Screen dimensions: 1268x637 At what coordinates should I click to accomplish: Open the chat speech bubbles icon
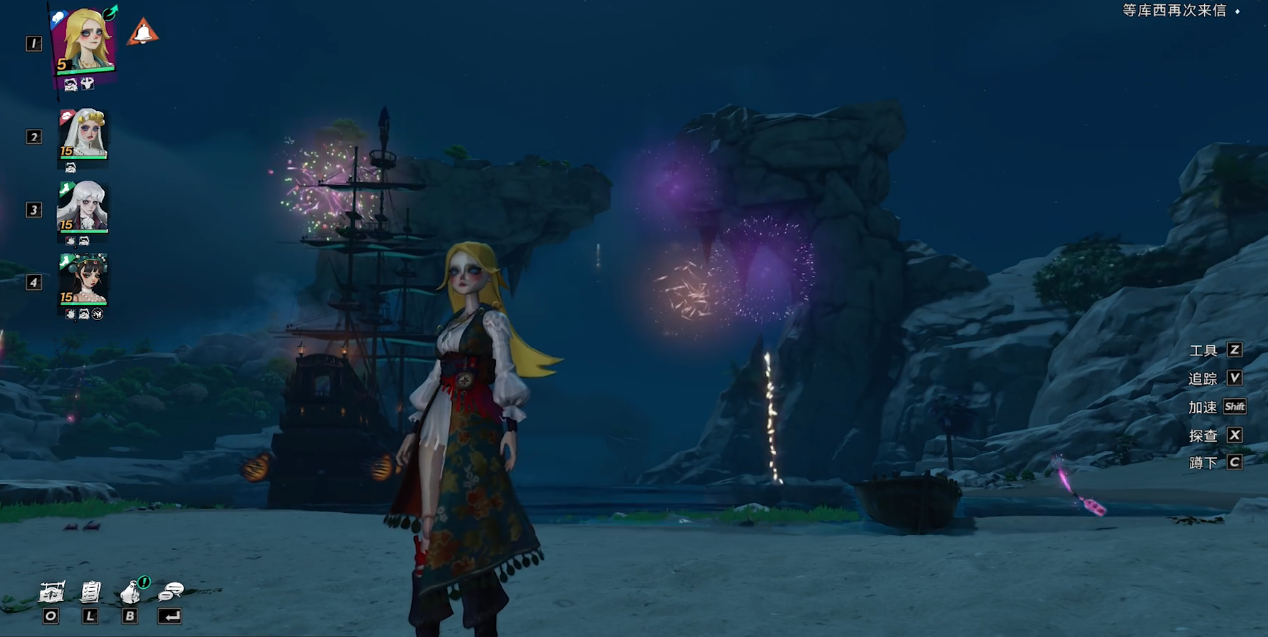tap(171, 592)
